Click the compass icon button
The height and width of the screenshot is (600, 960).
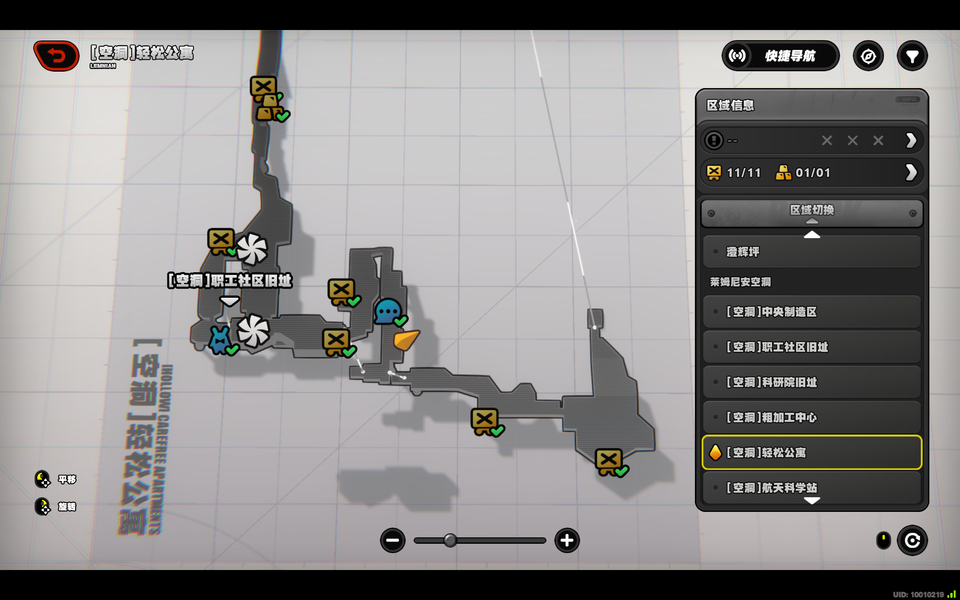[868, 56]
